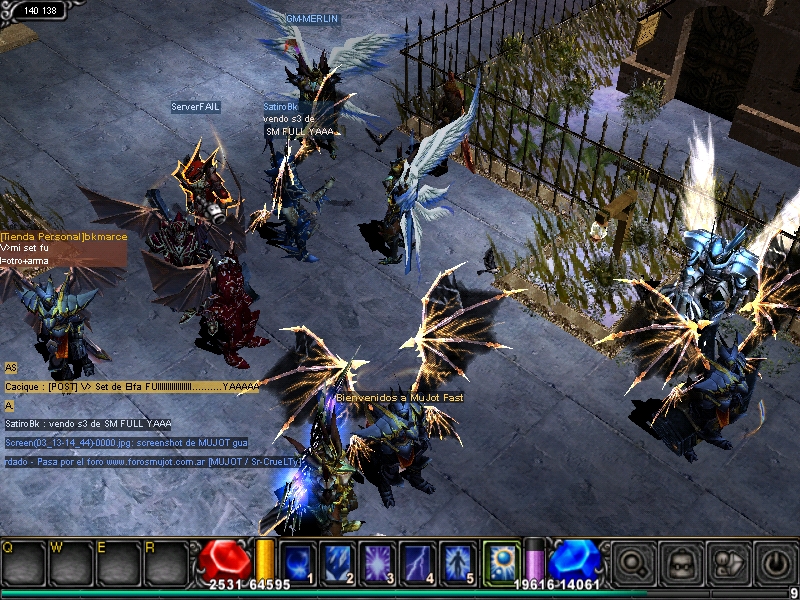Open bkmarce's Tienda Personal shop label
Image resolution: width=800 pixels, height=600 pixels.
(64, 236)
